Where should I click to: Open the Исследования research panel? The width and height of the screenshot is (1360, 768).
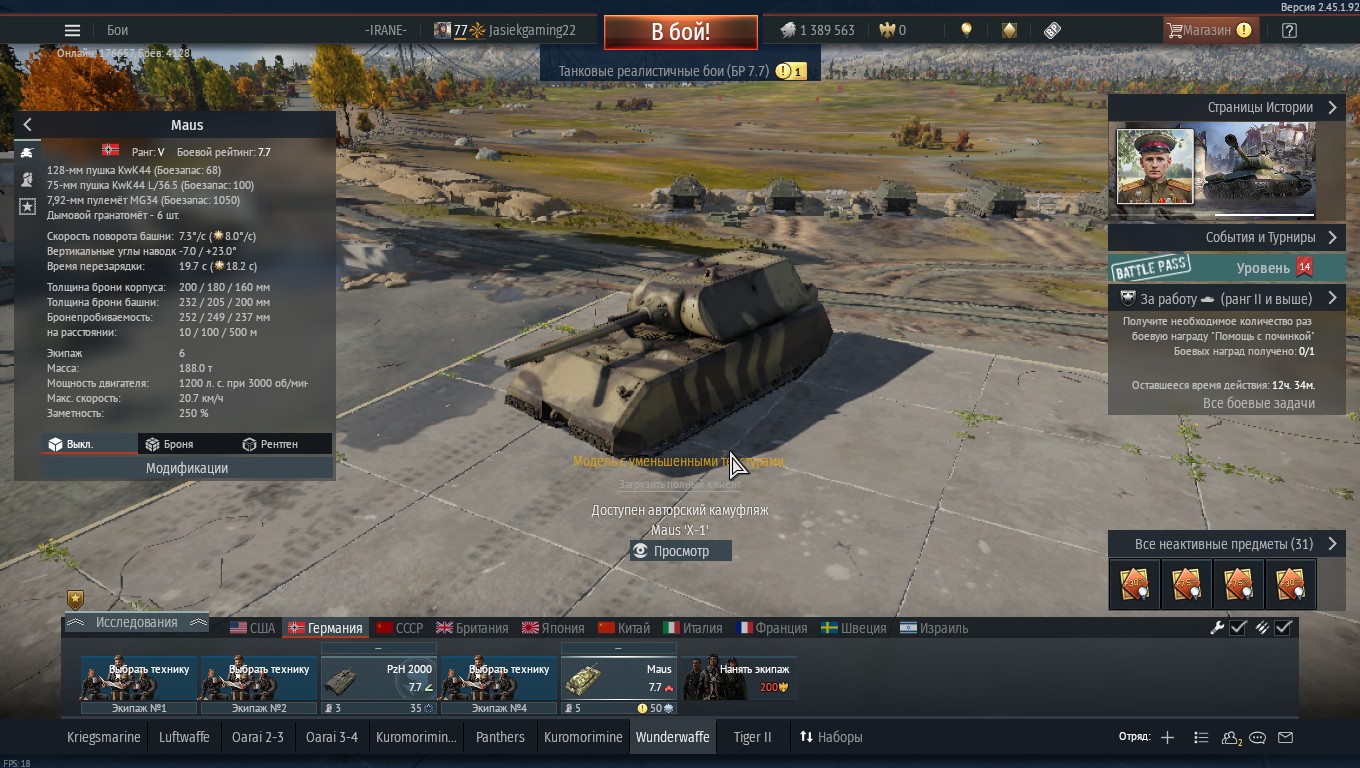(x=136, y=622)
